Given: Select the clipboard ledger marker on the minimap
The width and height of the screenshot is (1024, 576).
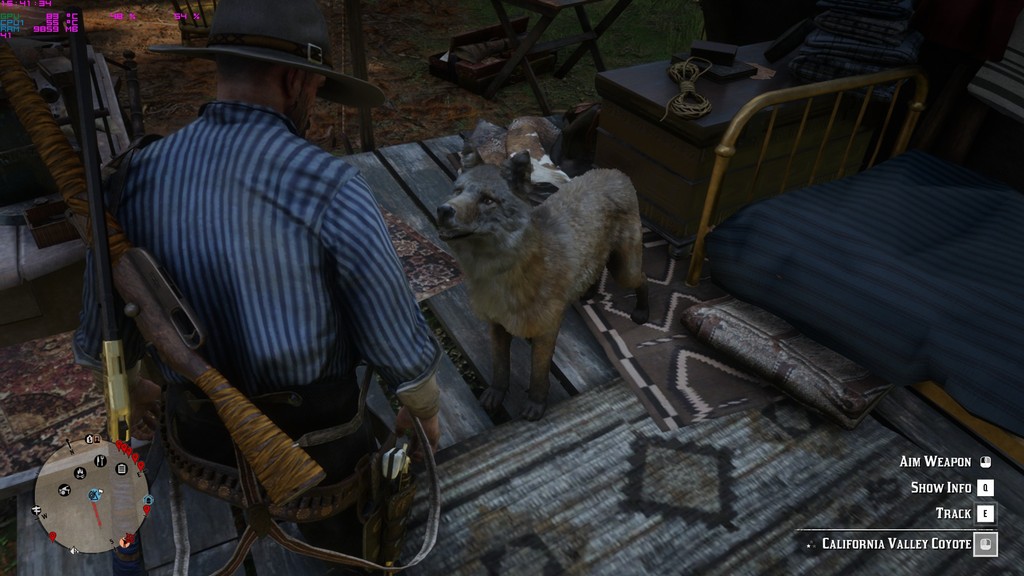Looking at the screenshot, I should click(122, 468).
